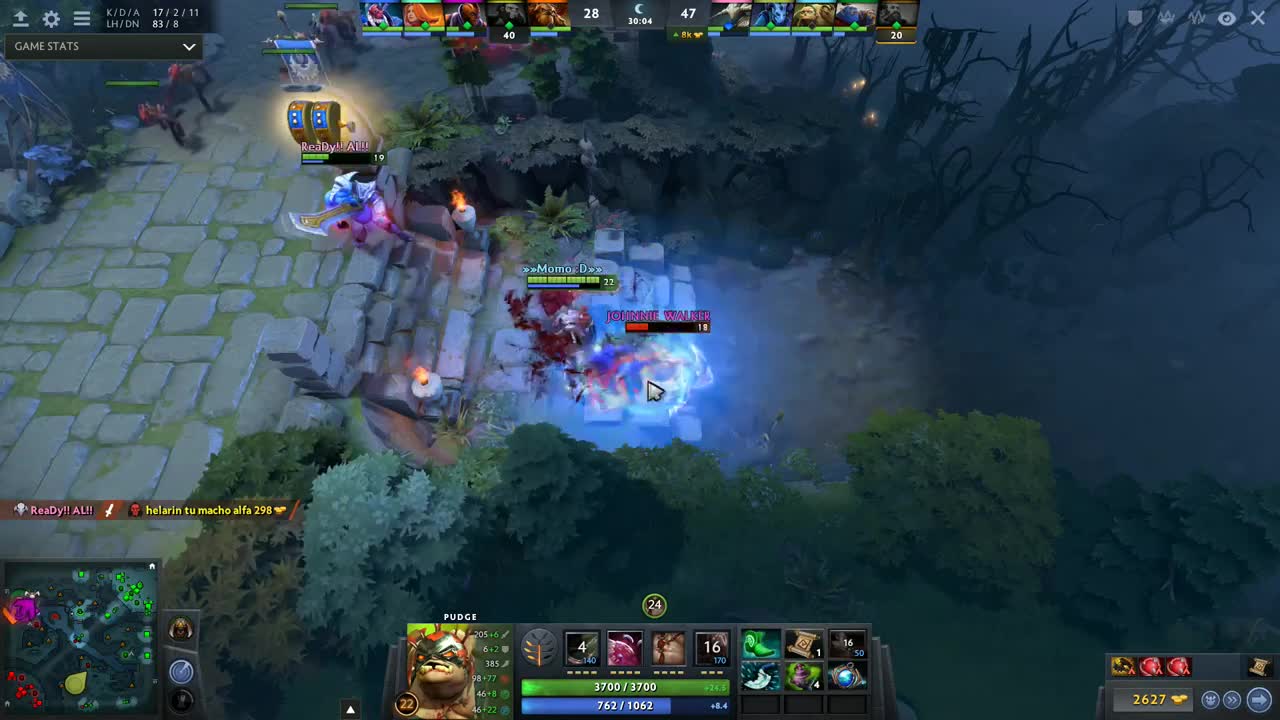This screenshot has height=720, width=1280.
Task: Close the spectator view with X
Action: pyautogui.click(x=1258, y=18)
